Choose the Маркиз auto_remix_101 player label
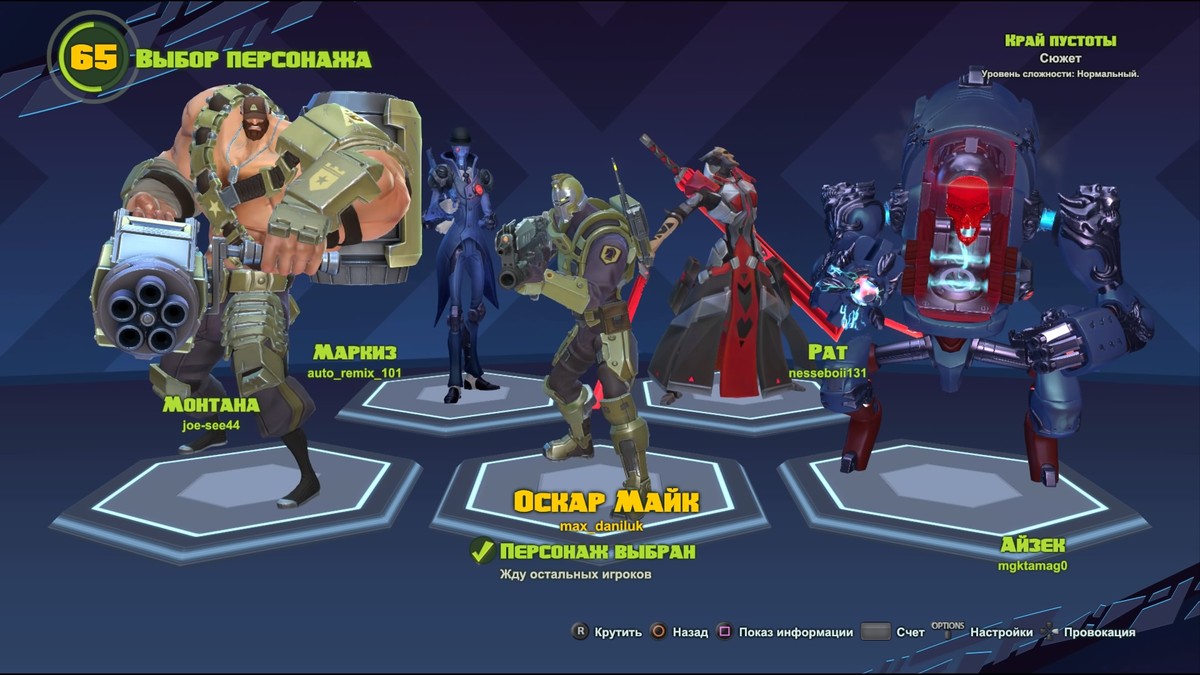Viewport: 1200px width, 675px height. 355,361
